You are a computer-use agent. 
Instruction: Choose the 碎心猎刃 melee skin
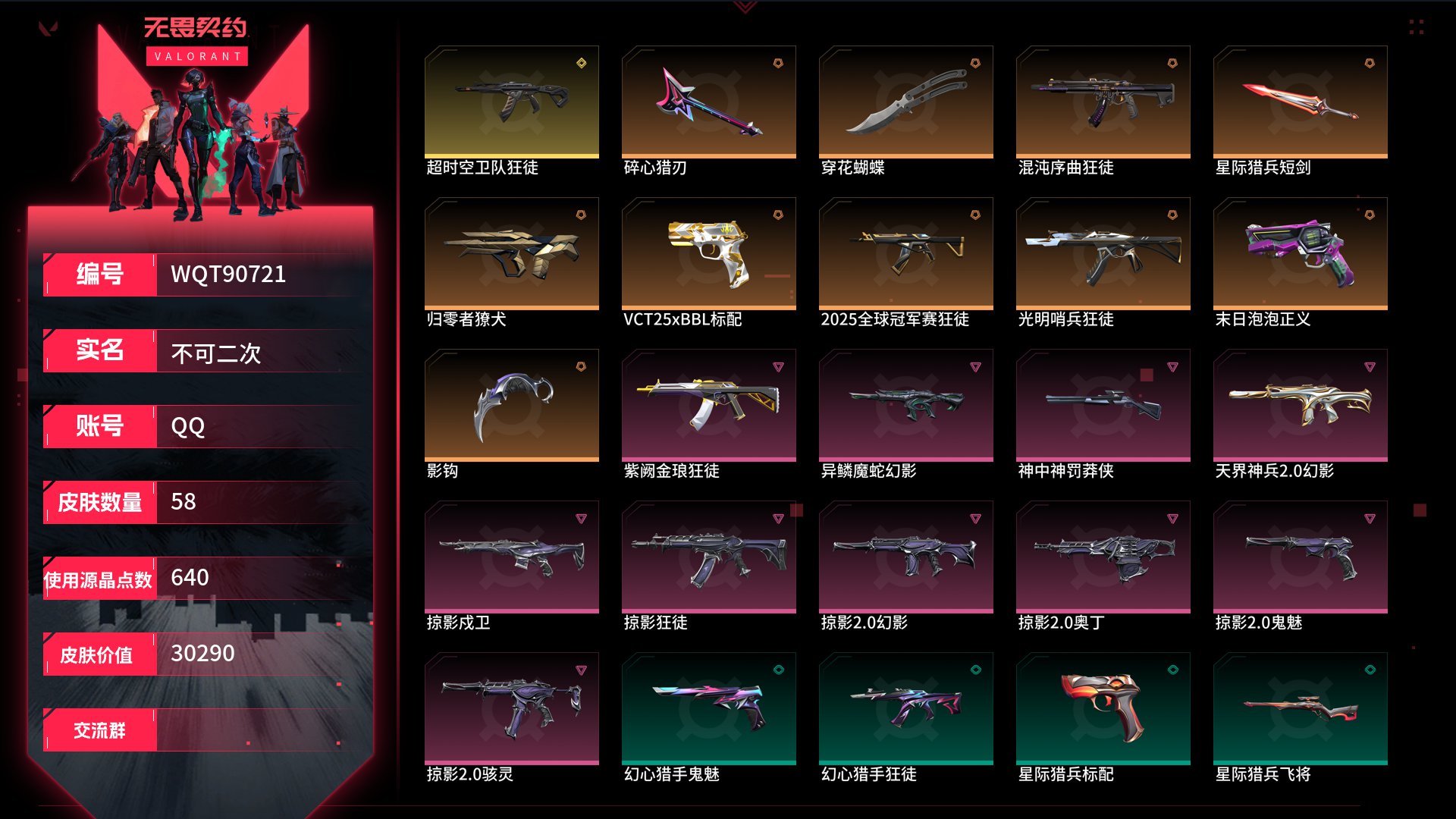[709, 102]
